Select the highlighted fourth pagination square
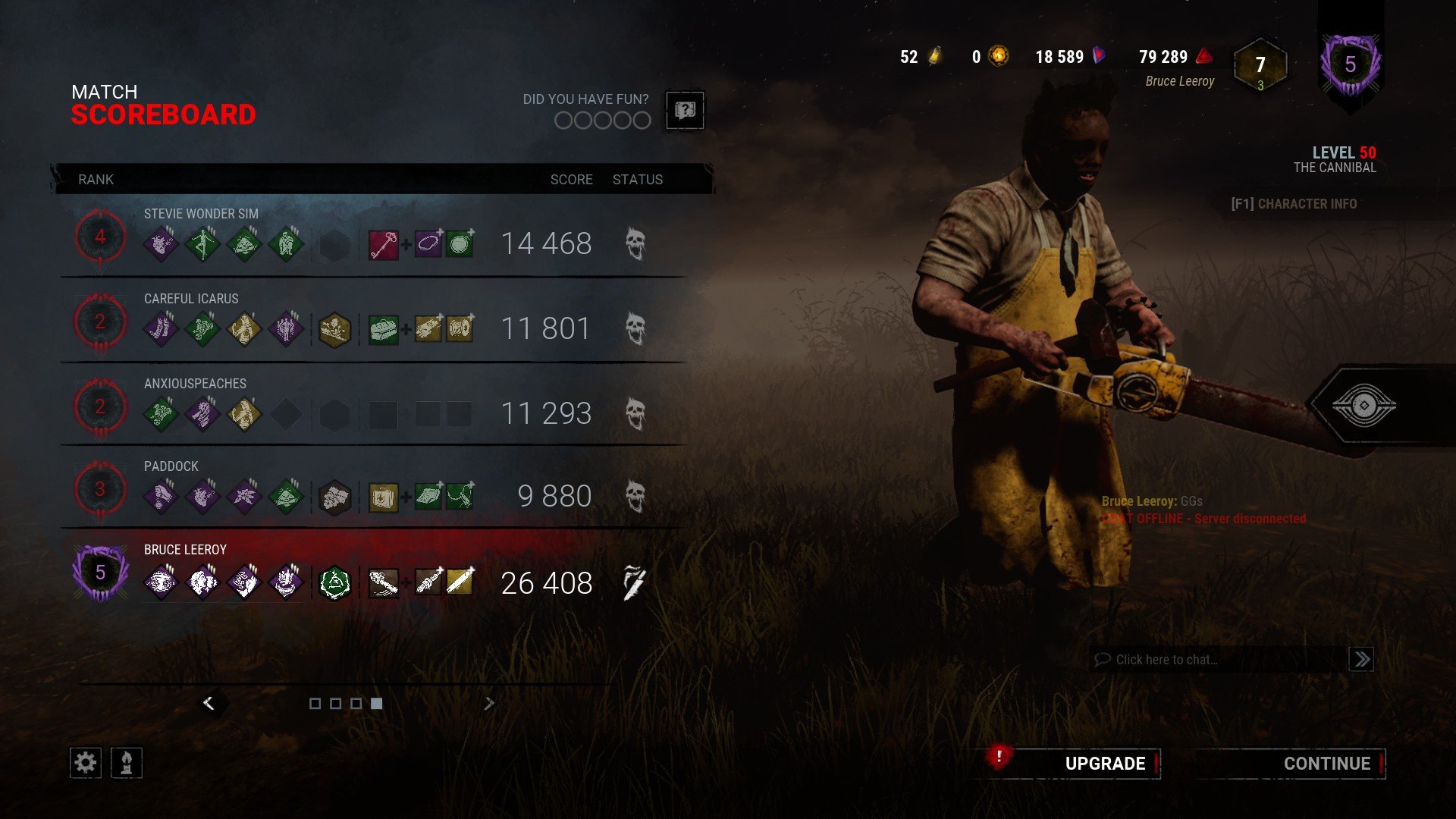The image size is (1456, 819). click(375, 703)
